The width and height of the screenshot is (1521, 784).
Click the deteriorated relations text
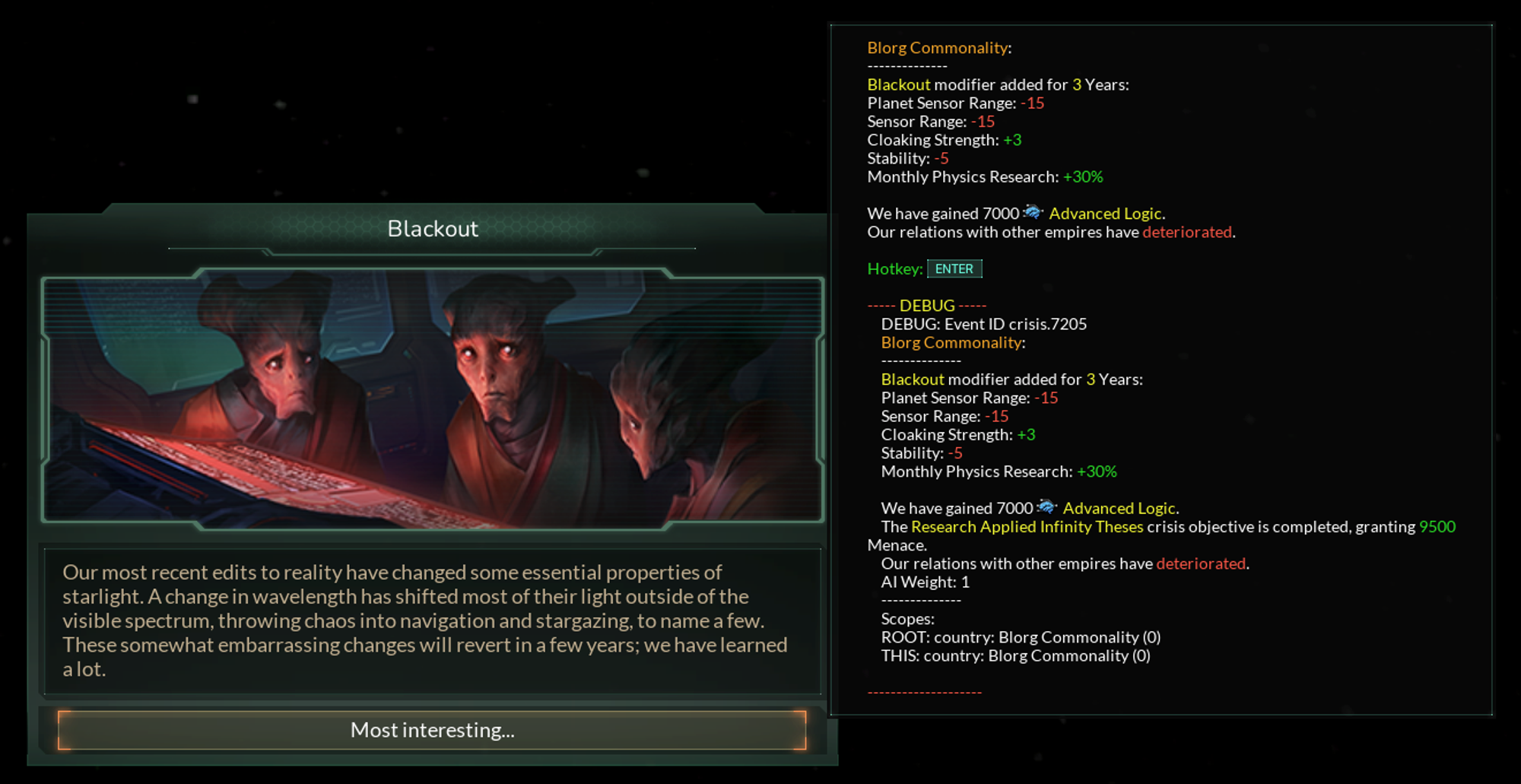click(x=1186, y=232)
